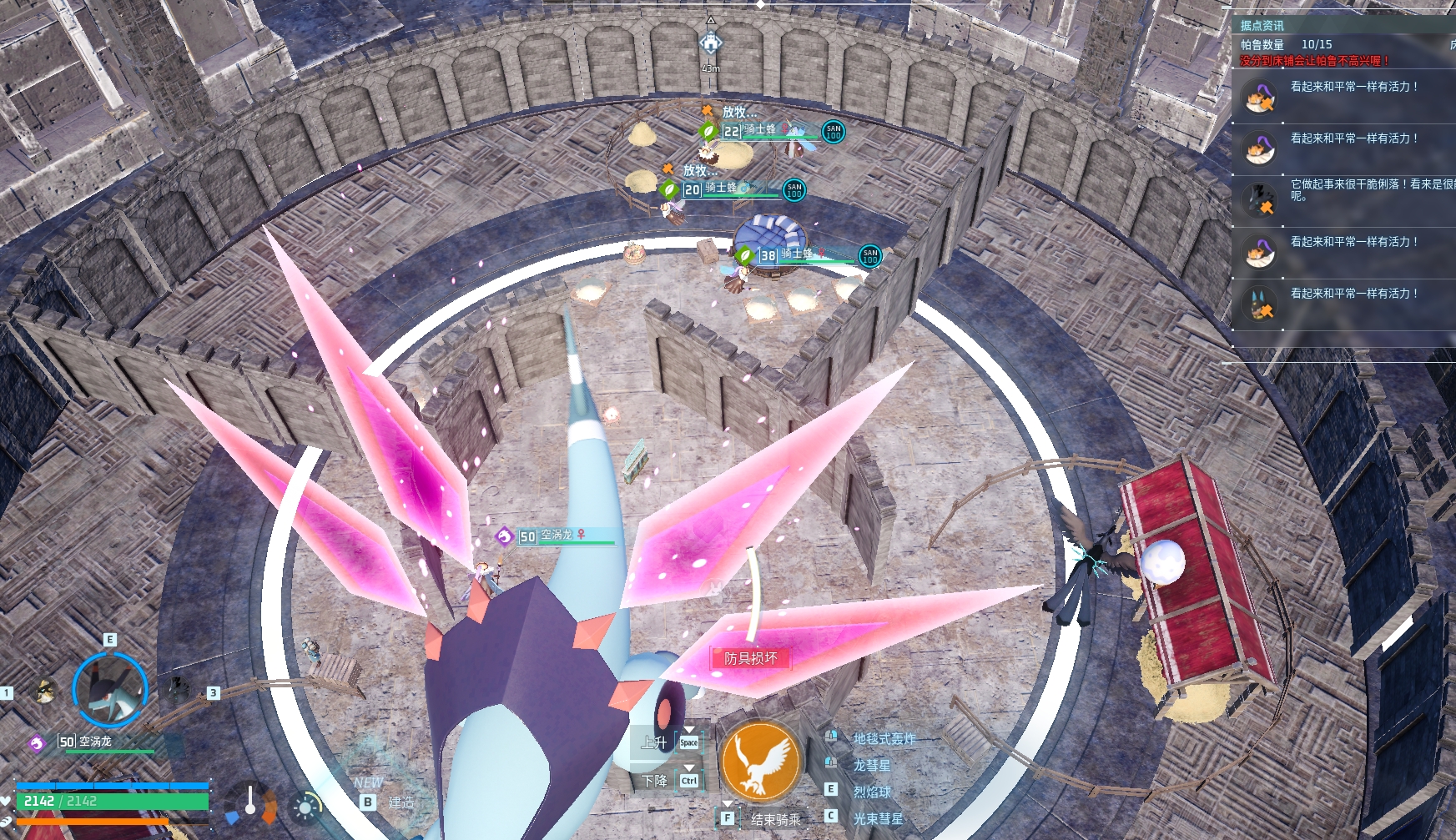
Task: Check the thermometer temperature gauge
Action: tap(250, 802)
